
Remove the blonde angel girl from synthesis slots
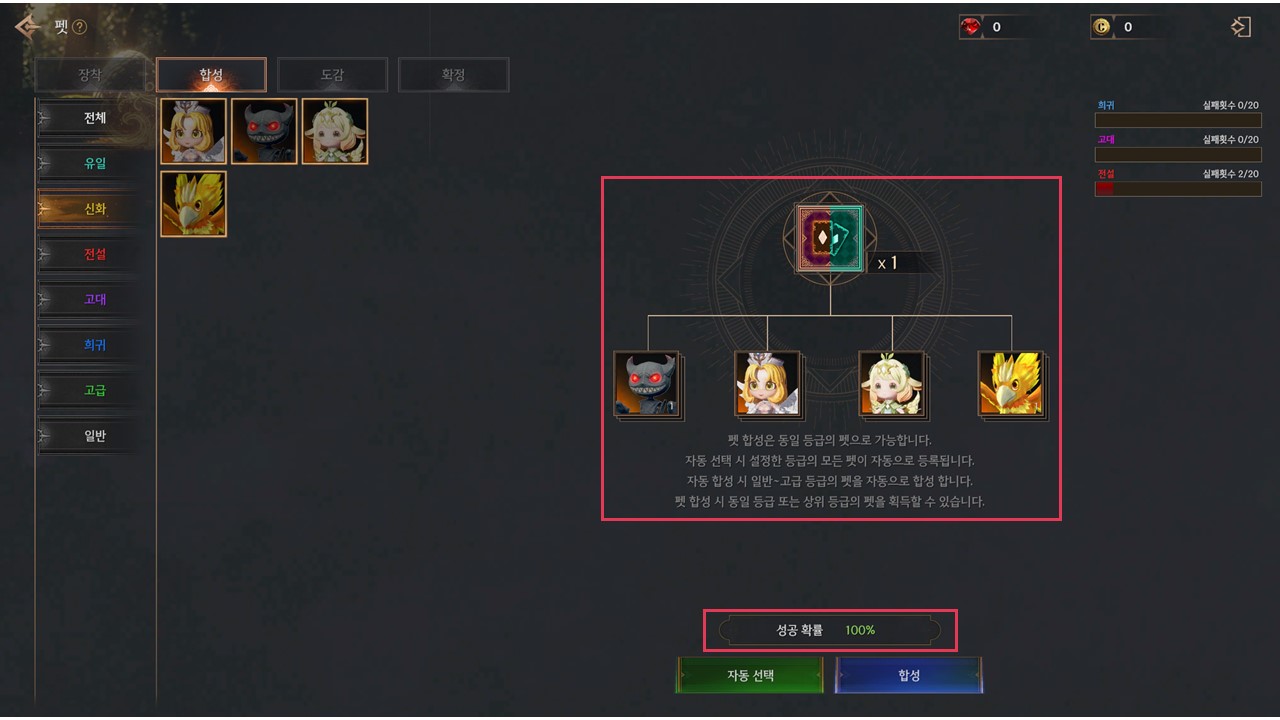click(x=767, y=383)
